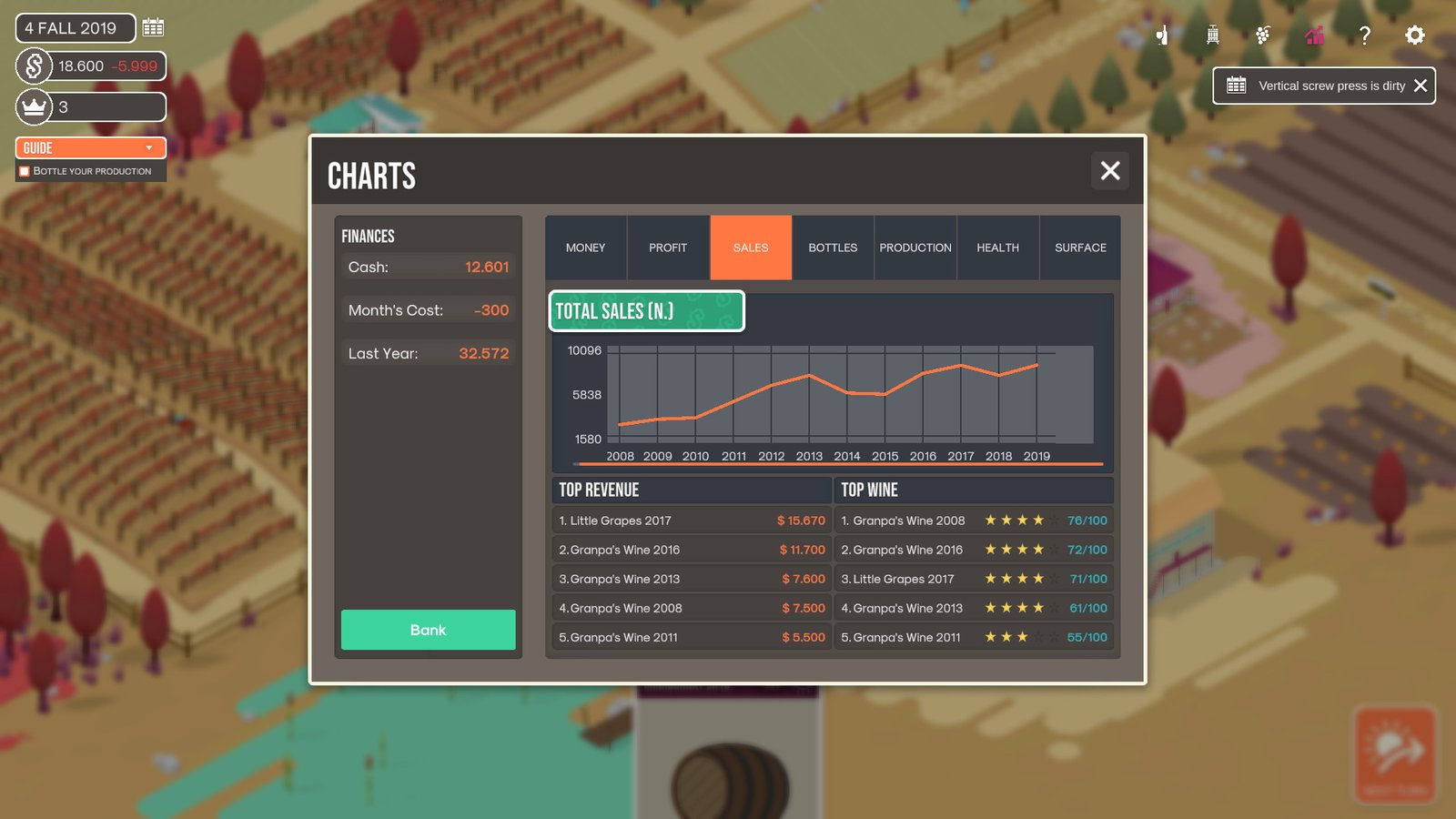Click the money coin icon beside 18.600
Image resolution: width=1456 pixels, height=819 pixels.
[x=33, y=66]
